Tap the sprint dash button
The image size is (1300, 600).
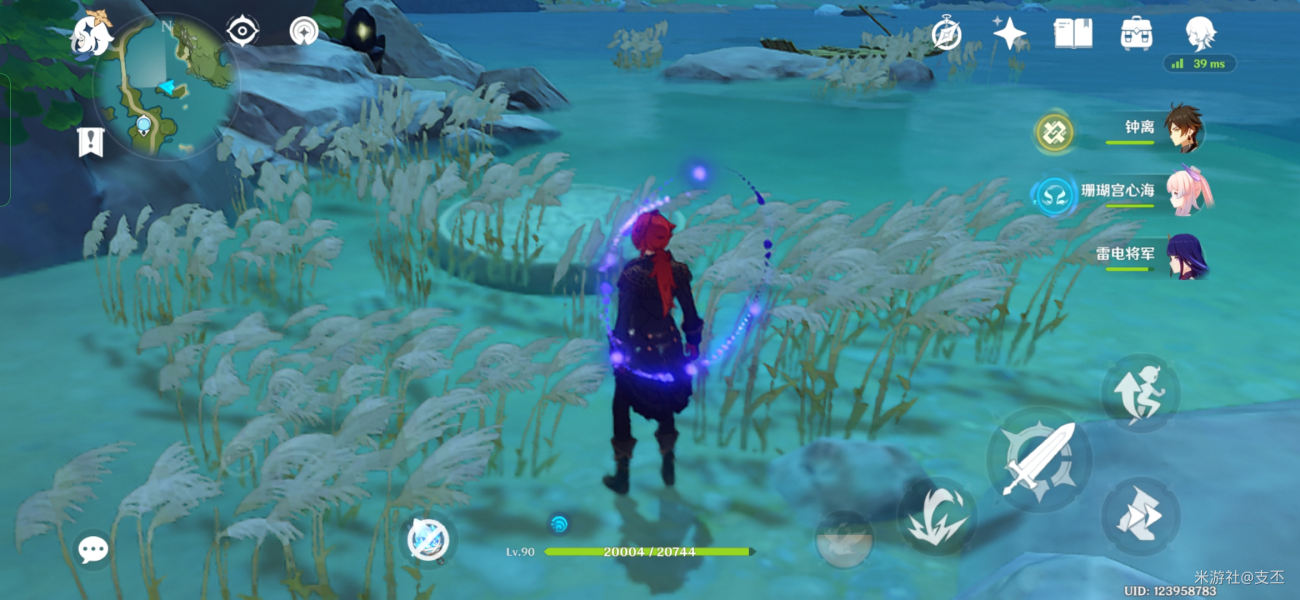[x=1141, y=517]
